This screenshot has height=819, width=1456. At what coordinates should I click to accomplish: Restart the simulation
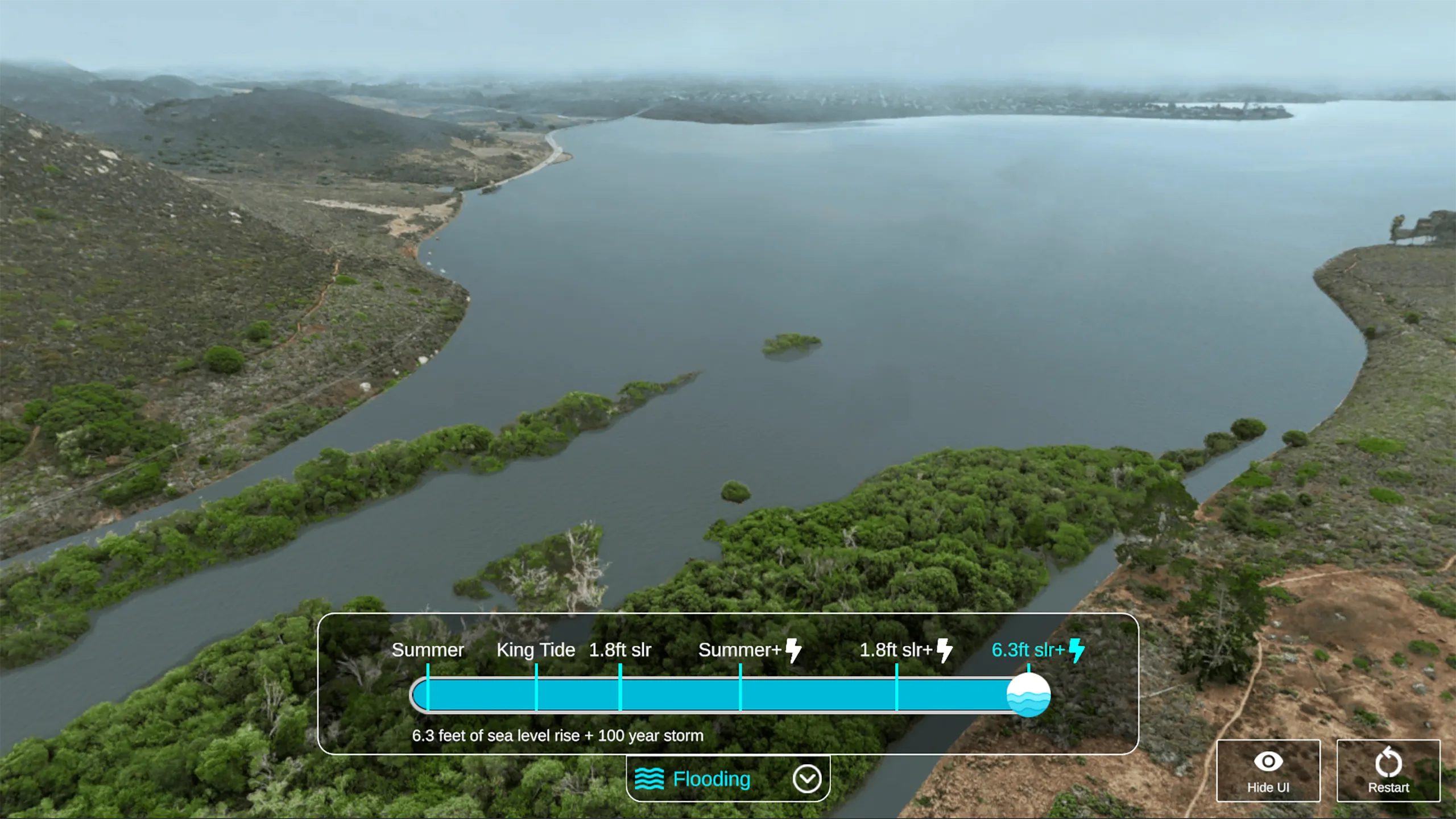click(1388, 771)
